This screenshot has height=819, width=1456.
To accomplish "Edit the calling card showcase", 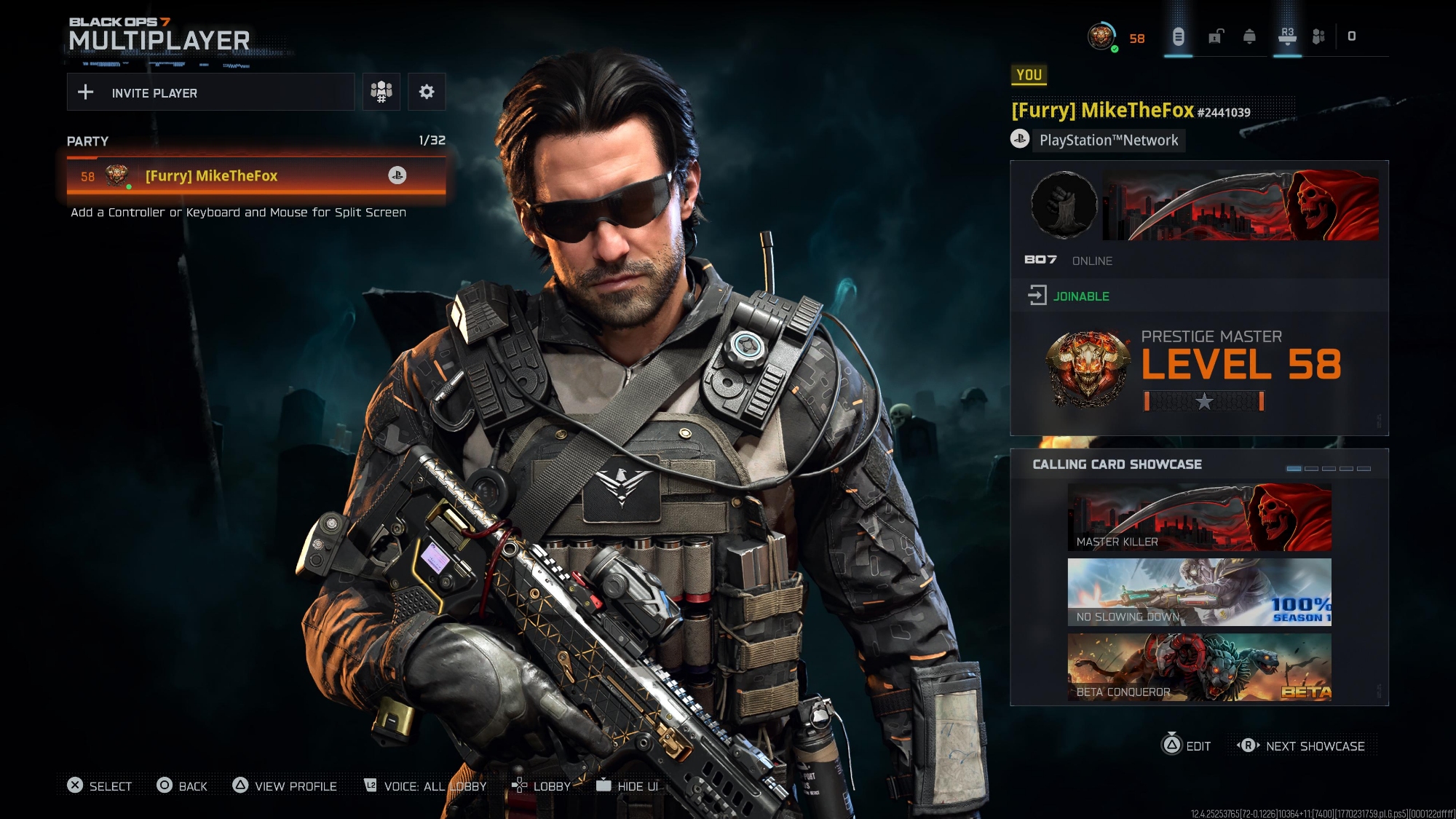I will click(x=1187, y=746).
